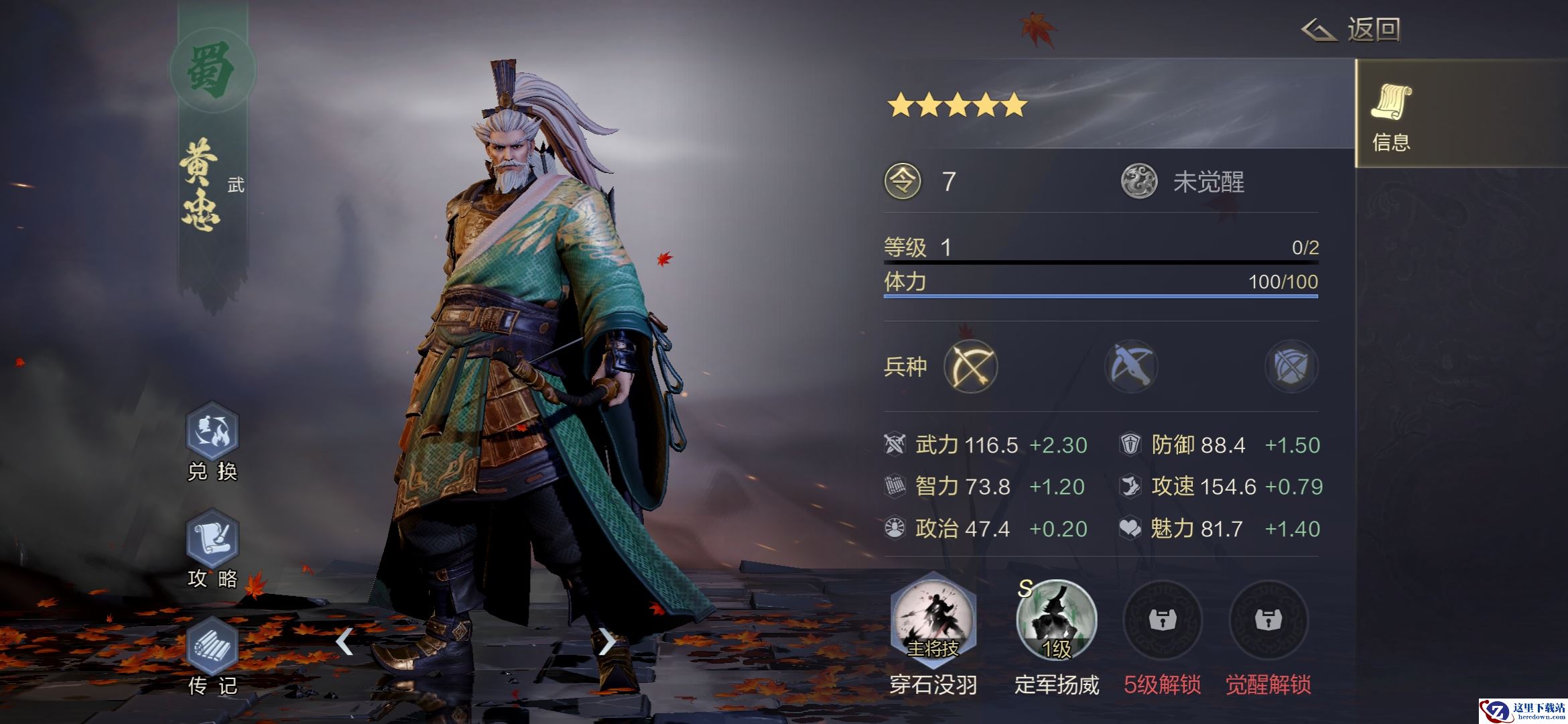
Task: Switch to the 信息 info tab
Action: tap(1391, 114)
